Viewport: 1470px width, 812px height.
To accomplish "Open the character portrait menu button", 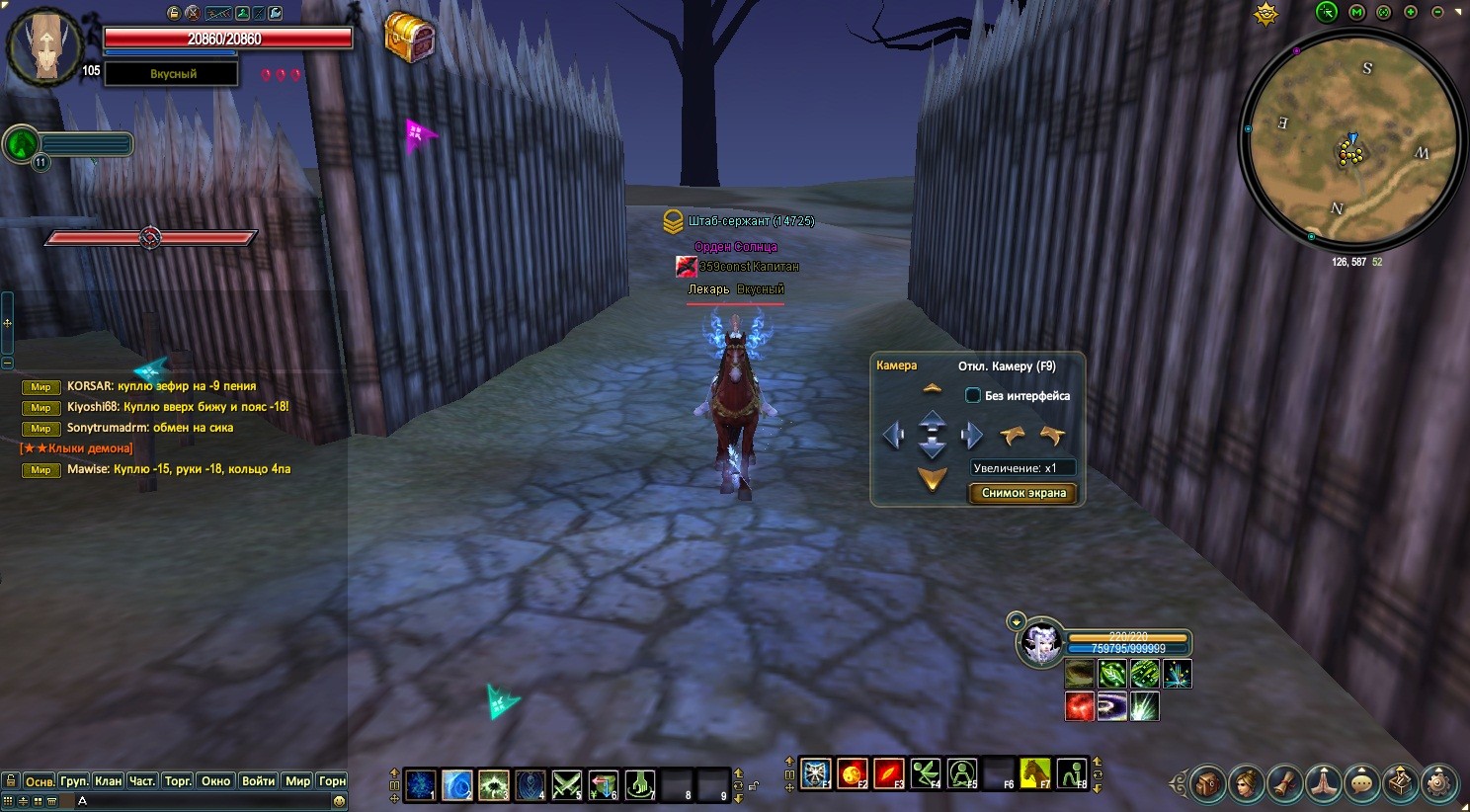I will click(1247, 783).
